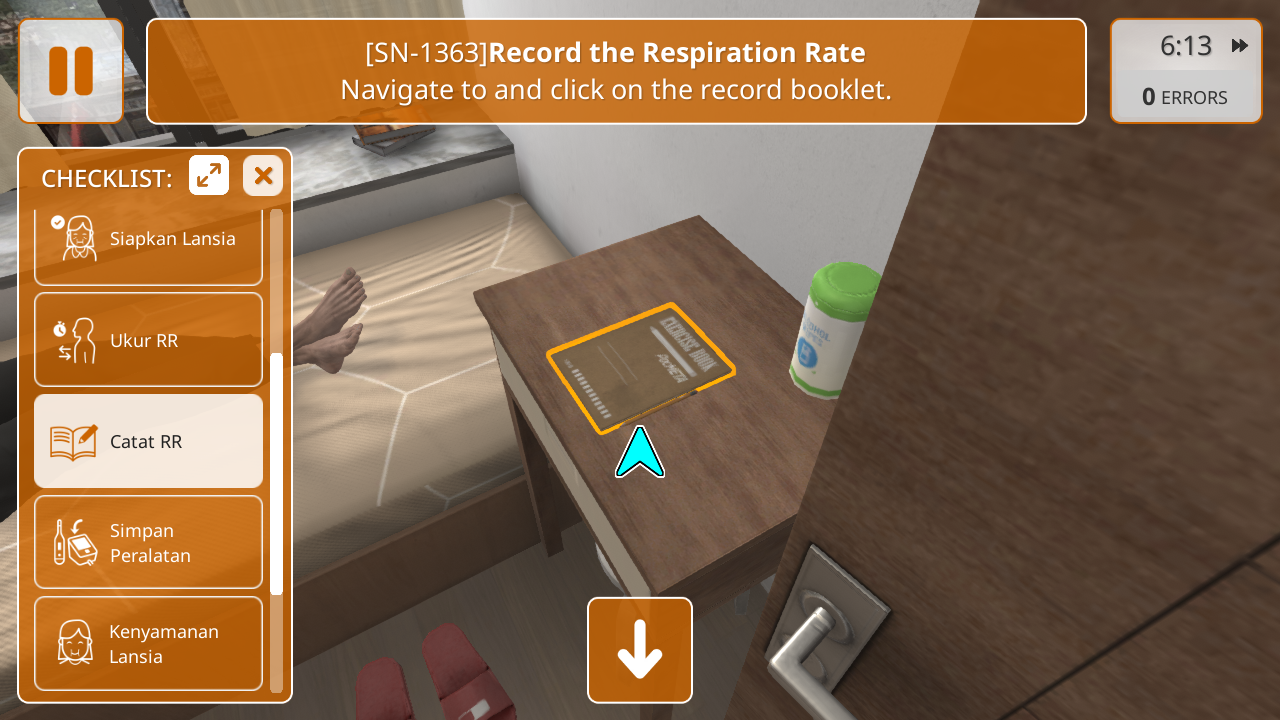Open the Catat RR checklist step
Image resolution: width=1280 pixels, height=720 pixels.
148,441
